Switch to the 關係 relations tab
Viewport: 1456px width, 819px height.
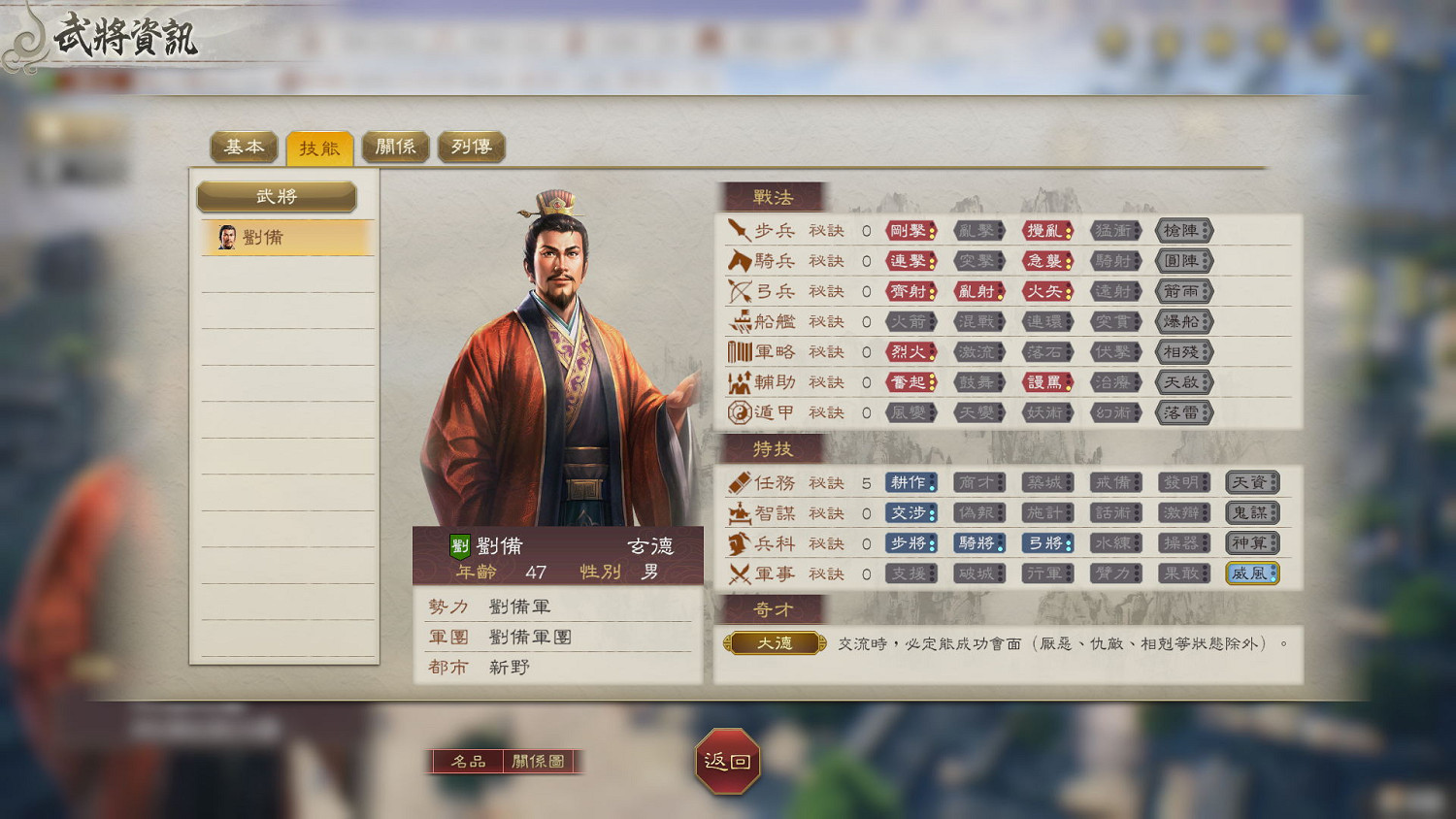coord(395,147)
